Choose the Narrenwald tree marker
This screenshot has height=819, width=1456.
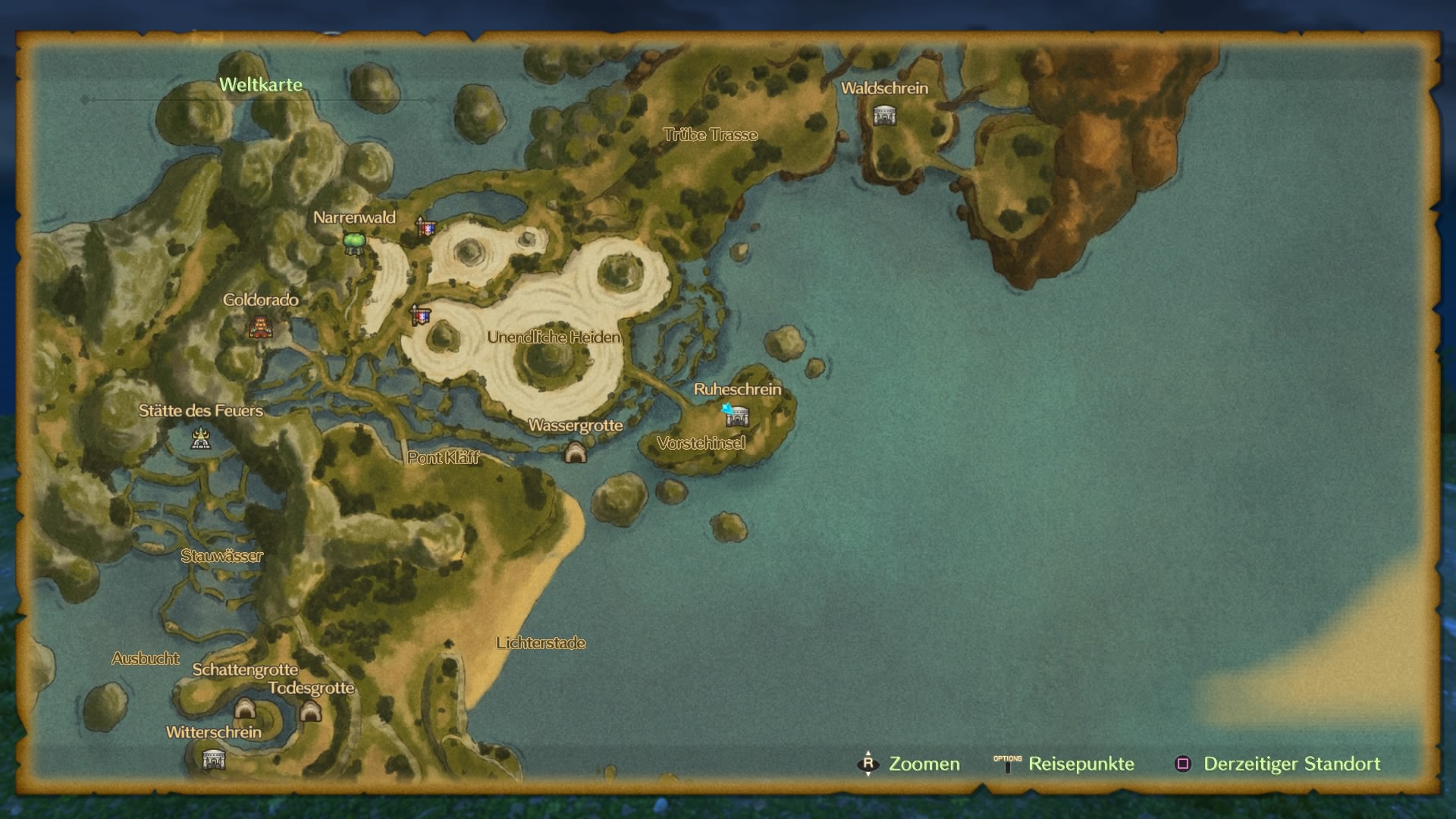pos(354,243)
